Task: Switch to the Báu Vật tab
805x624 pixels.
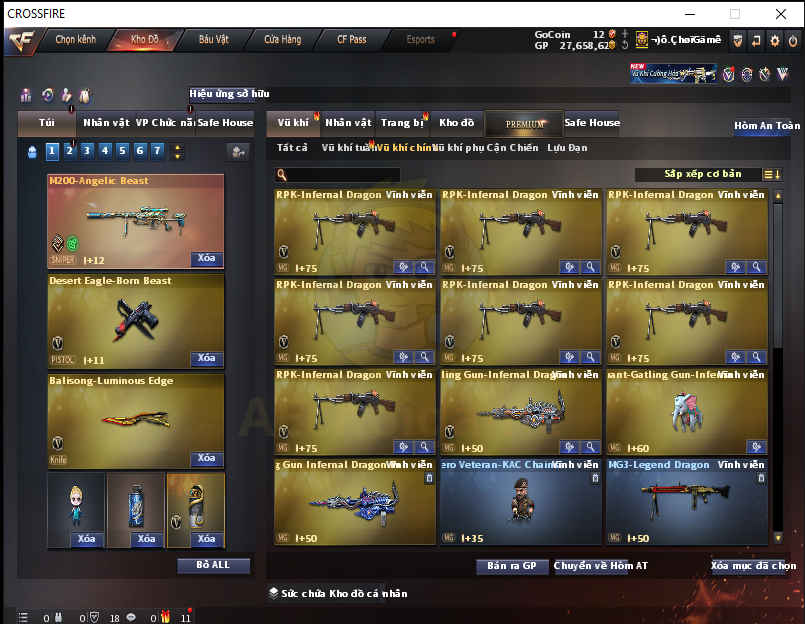Action: point(213,40)
